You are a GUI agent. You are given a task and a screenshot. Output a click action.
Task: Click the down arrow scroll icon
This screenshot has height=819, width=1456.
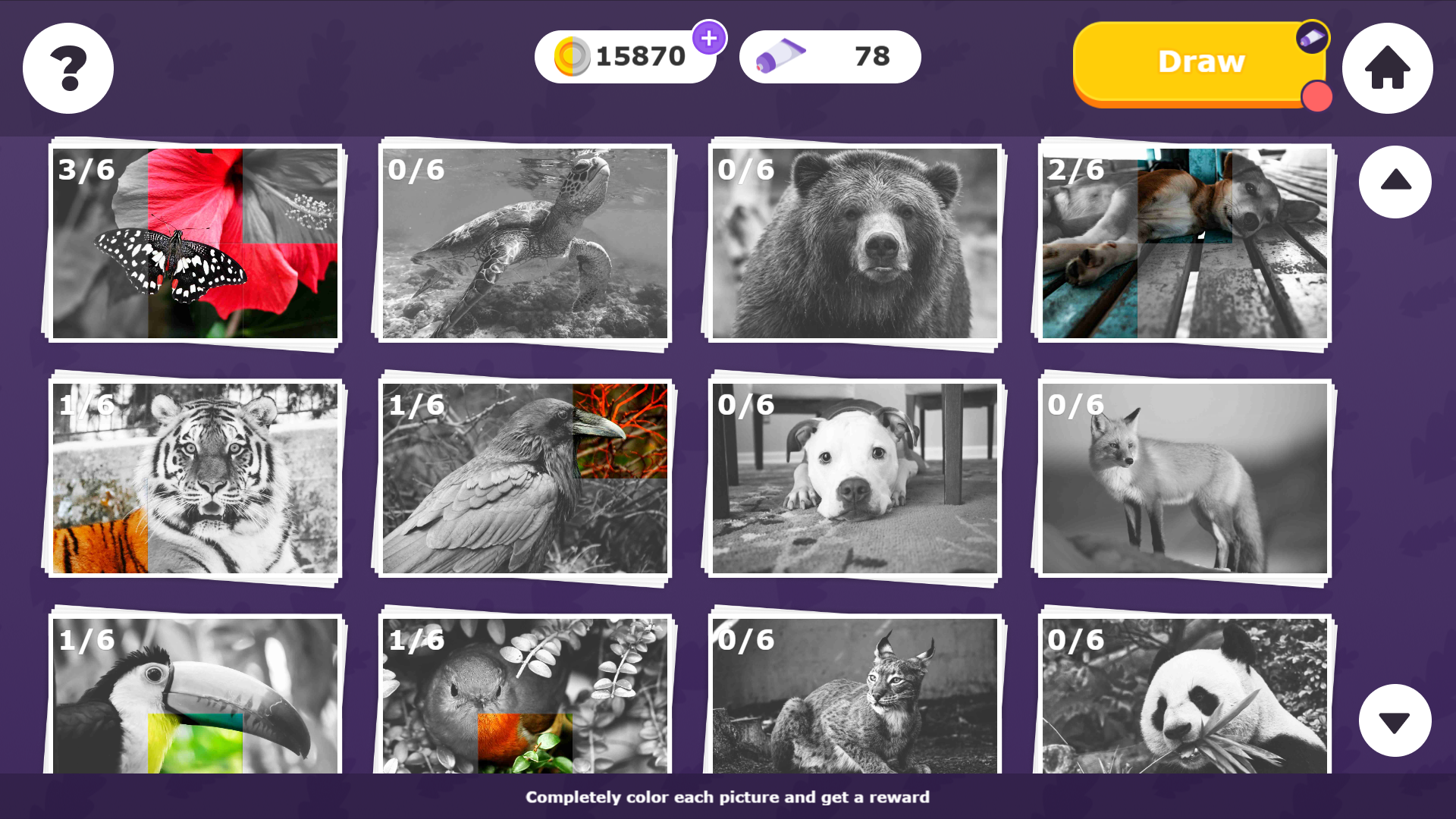click(x=1395, y=720)
